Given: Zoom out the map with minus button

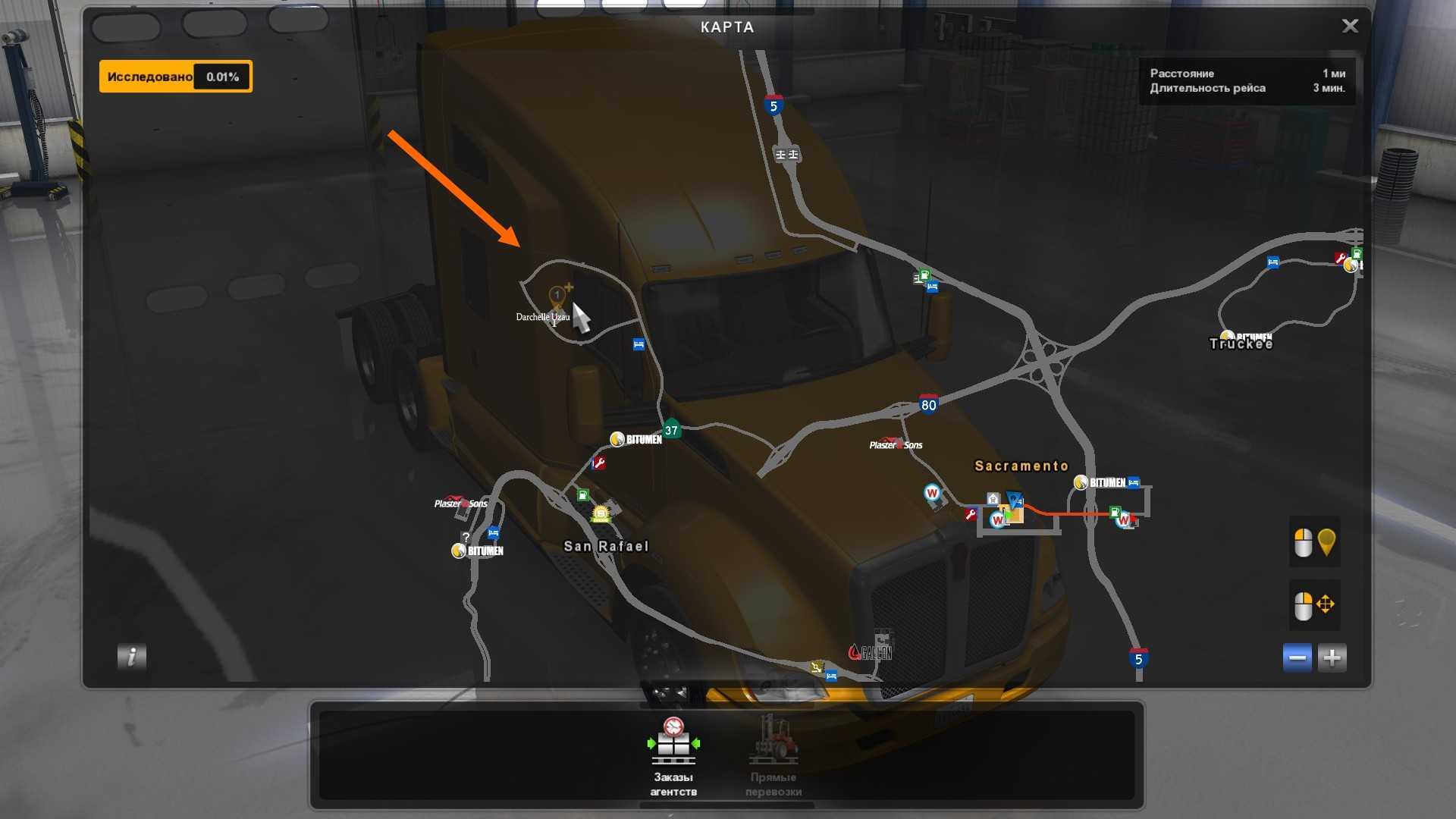Looking at the screenshot, I should pyautogui.click(x=1297, y=657).
